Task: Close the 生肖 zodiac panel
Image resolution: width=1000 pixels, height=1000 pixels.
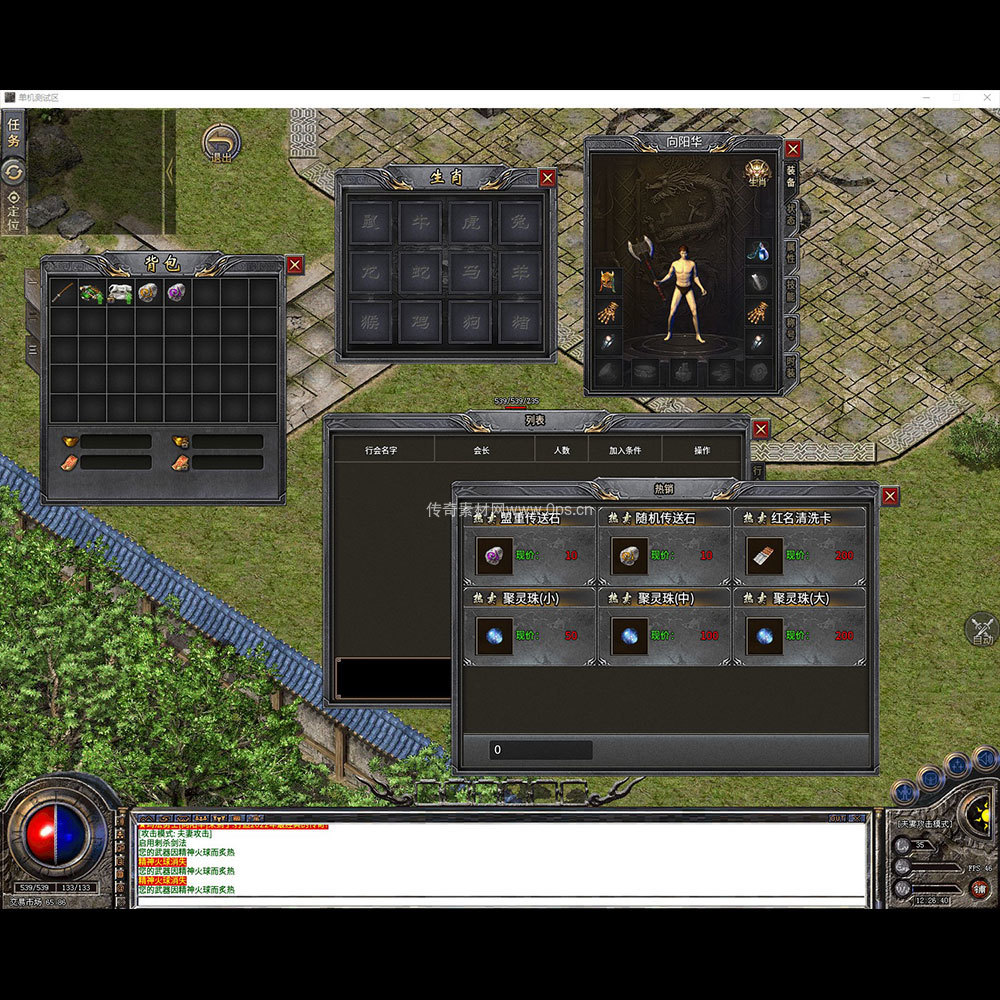Action: pyautogui.click(x=547, y=178)
